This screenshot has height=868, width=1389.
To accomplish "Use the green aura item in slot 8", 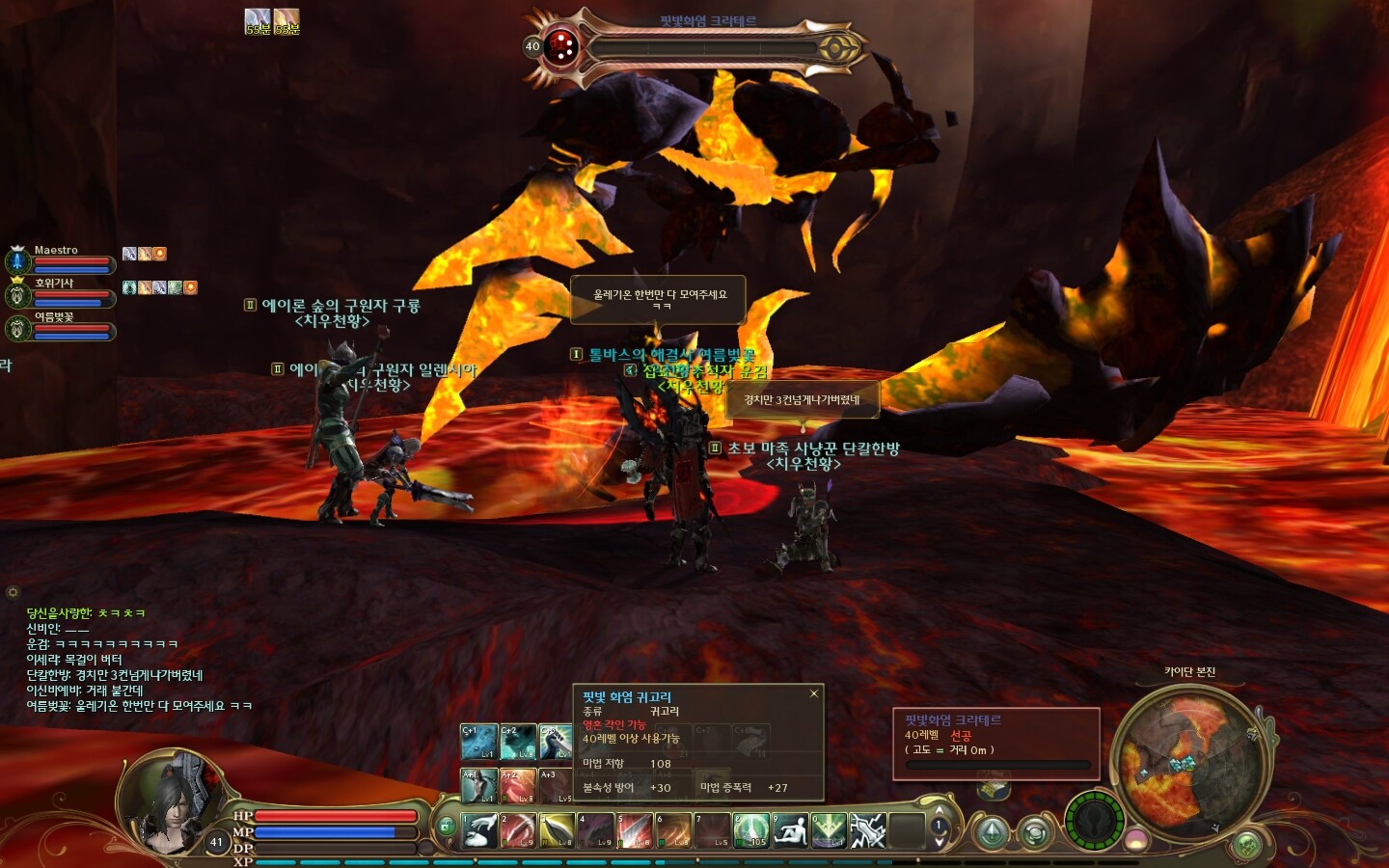I will (x=751, y=830).
